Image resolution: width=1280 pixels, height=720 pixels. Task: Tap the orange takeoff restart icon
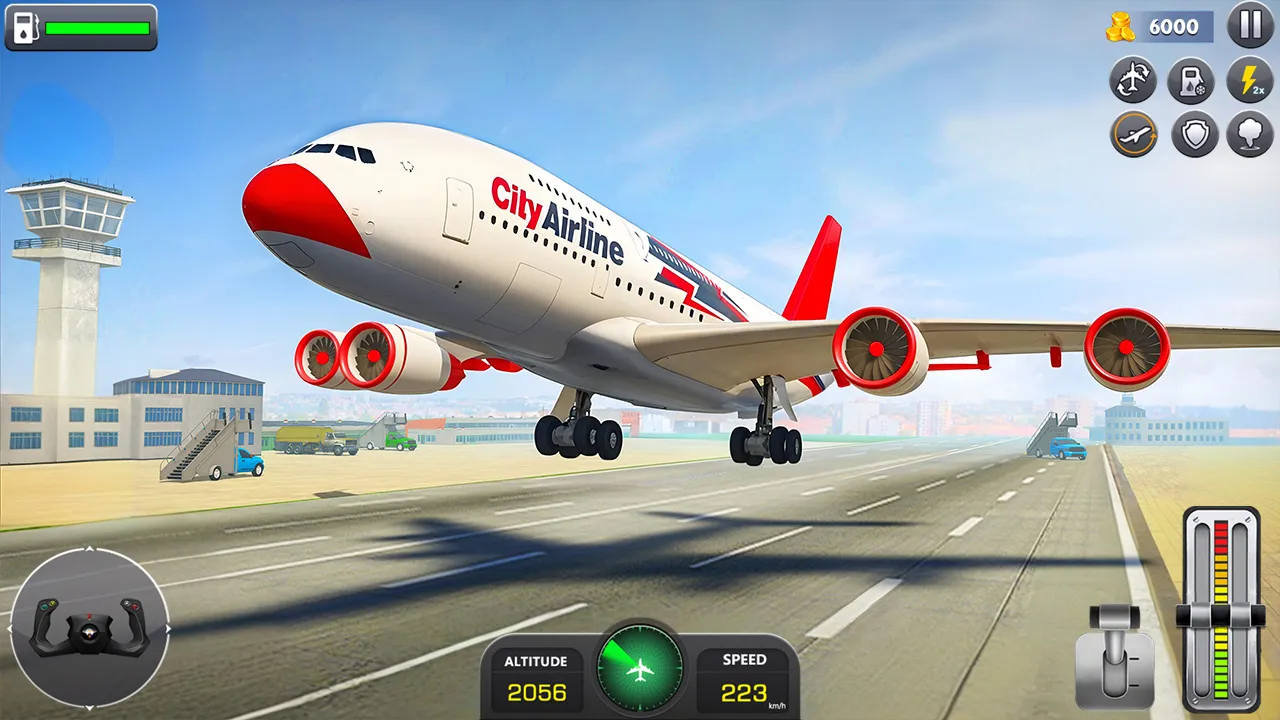pos(1133,134)
